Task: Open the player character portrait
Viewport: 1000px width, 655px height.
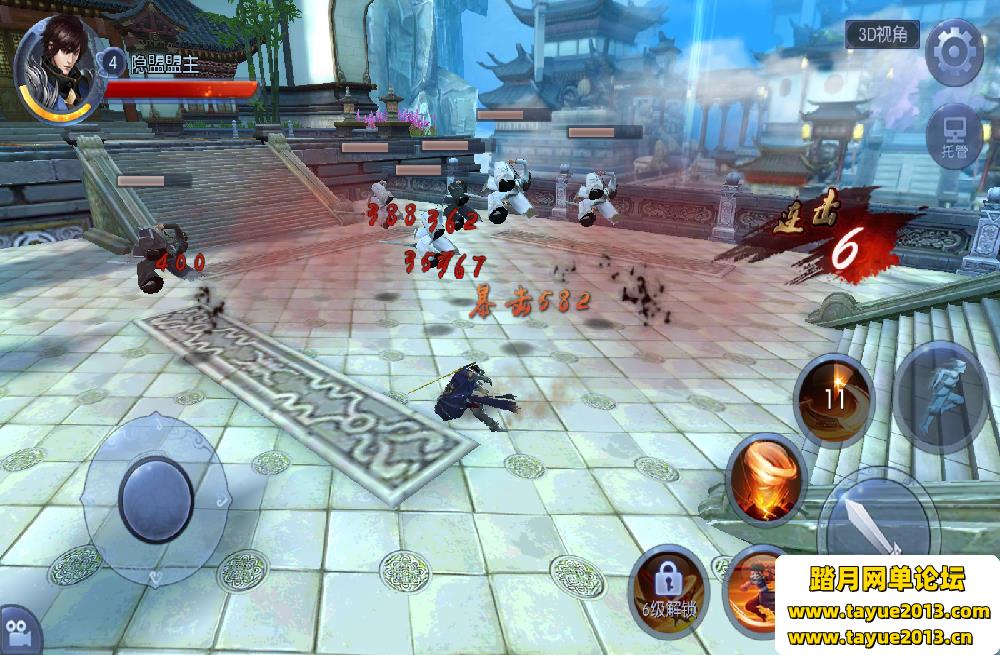Action: pyautogui.click(x=58, y=60)
